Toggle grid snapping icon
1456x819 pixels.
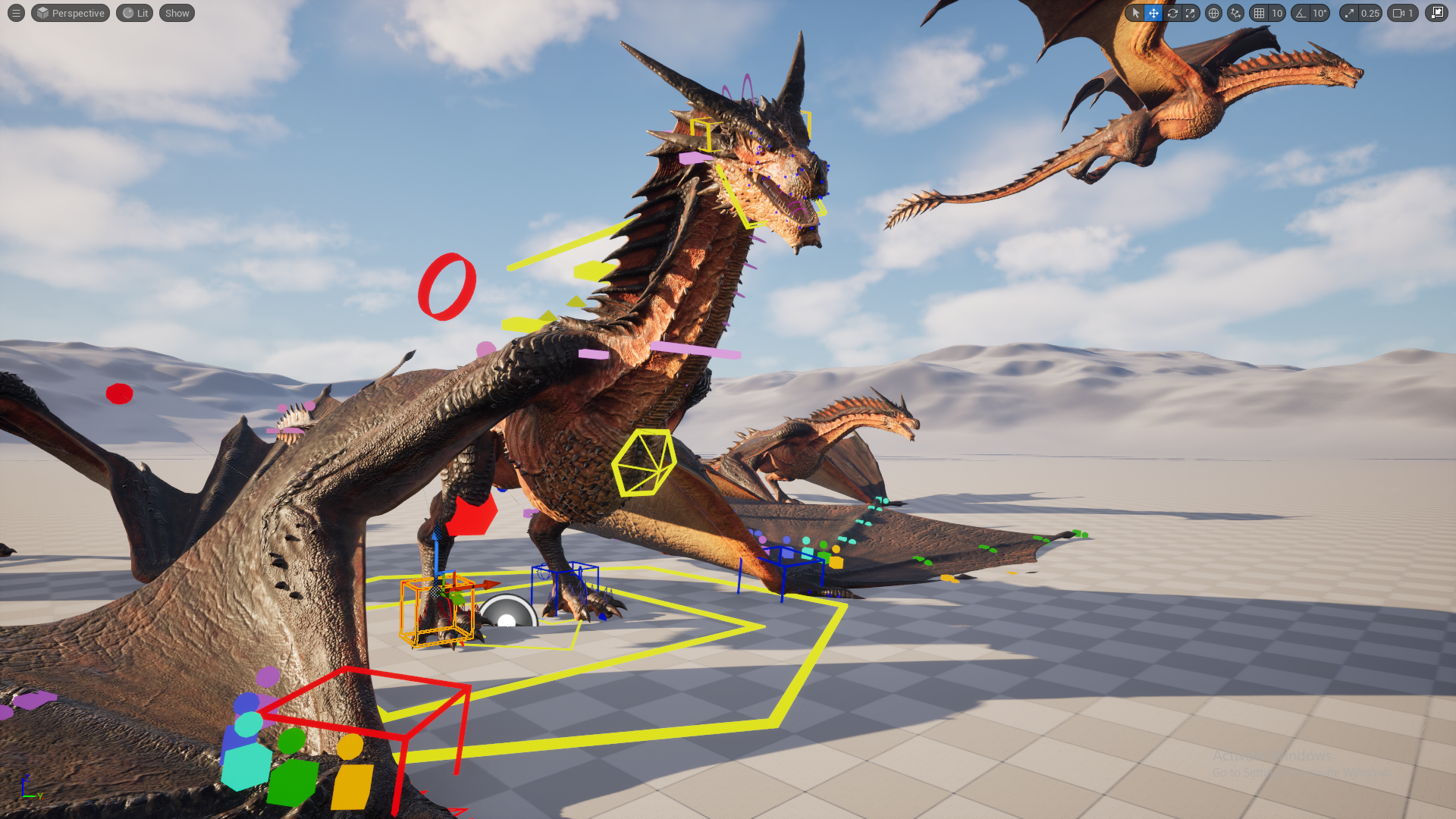coord(1260,13)
